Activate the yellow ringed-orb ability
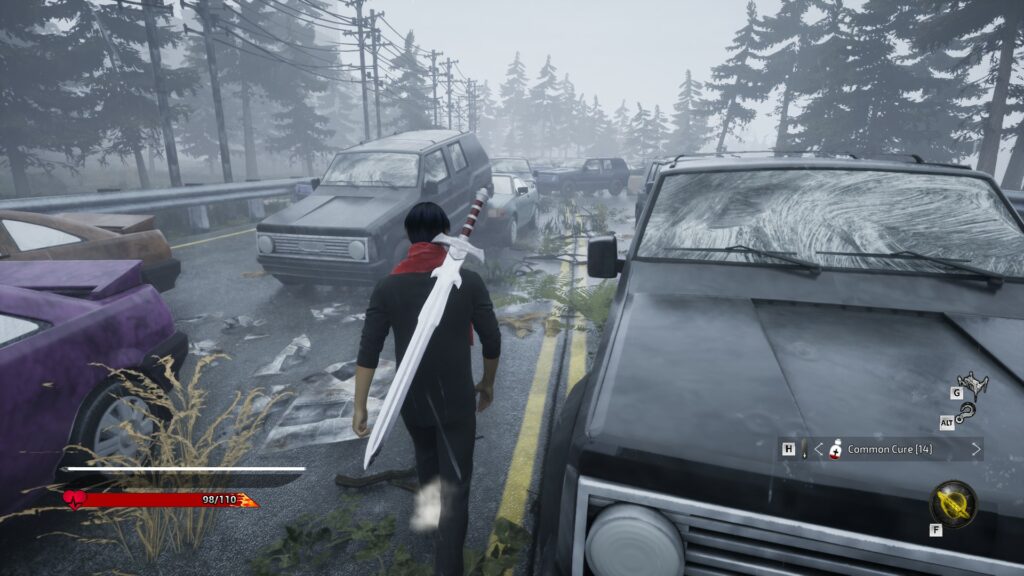1024x576 pixels. (952, 503)
